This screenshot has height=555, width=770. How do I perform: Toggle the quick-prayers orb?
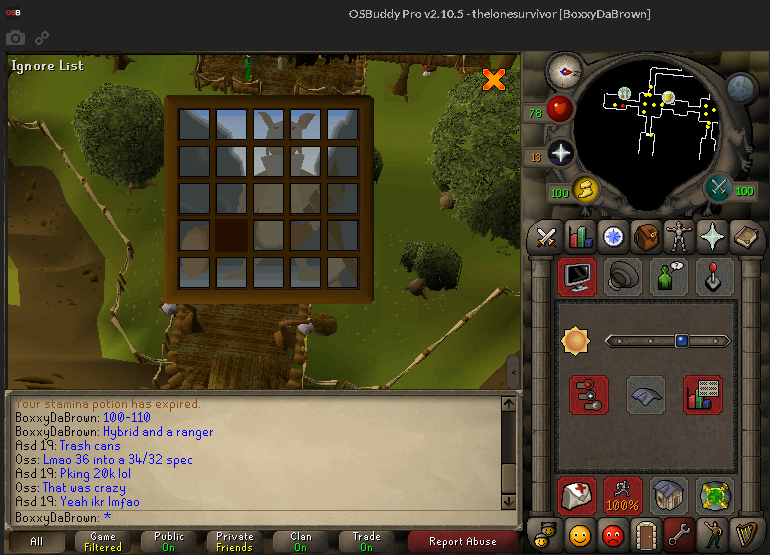[561, 153]
